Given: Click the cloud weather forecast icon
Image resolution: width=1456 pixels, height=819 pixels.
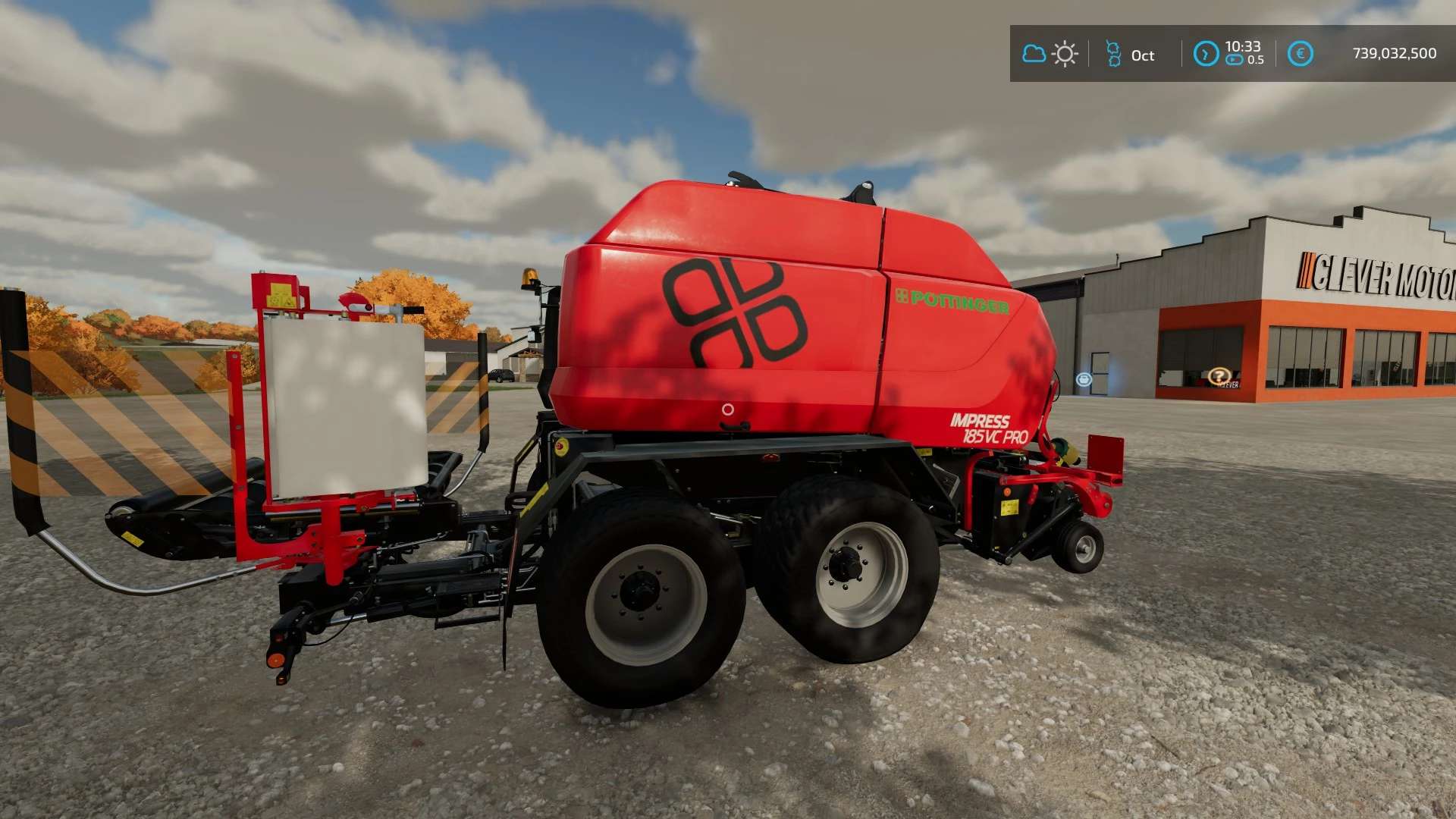Looking at the screenshot, I should (1034, 54).
